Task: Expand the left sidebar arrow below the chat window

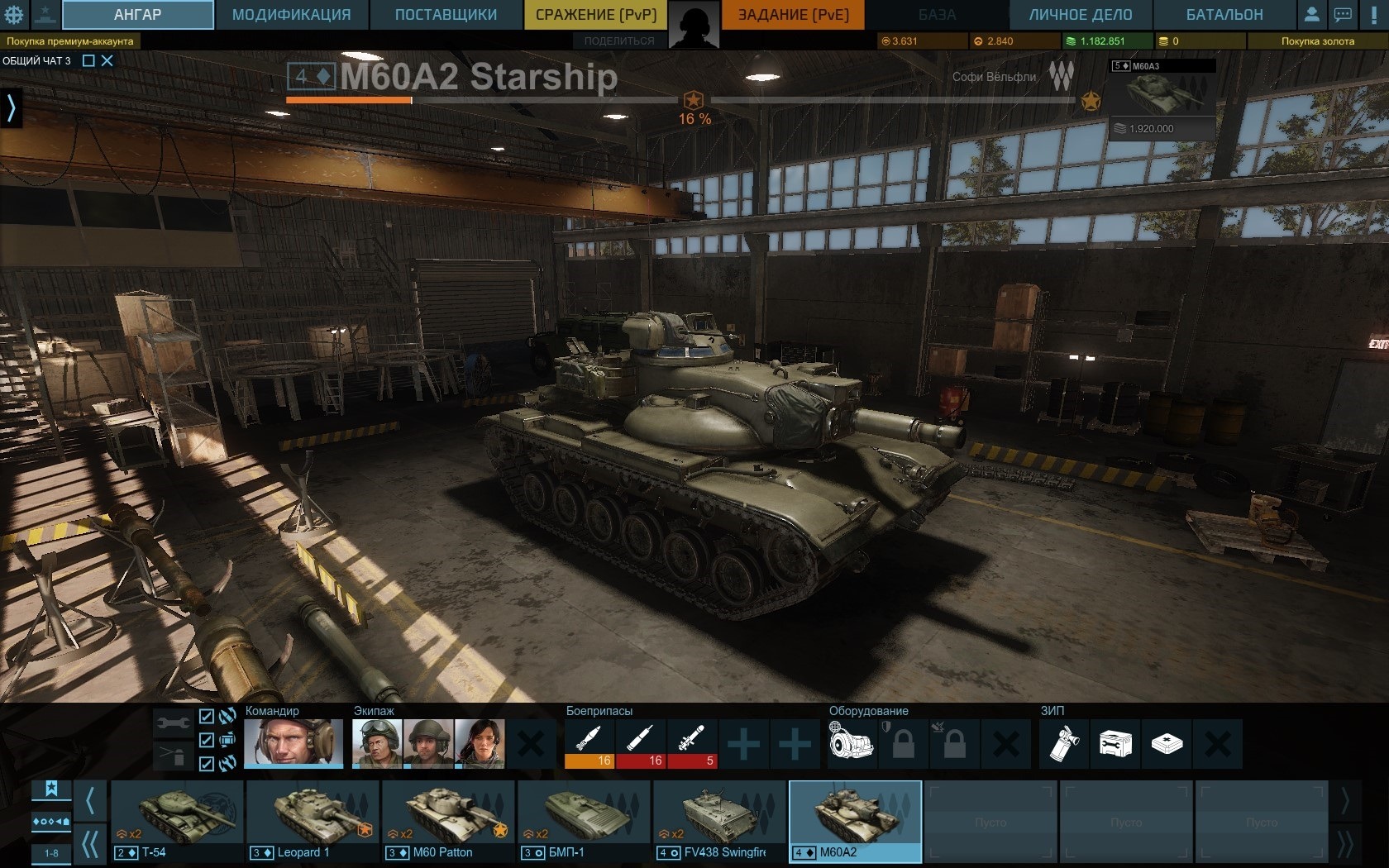Action: pyautogui.click(x=11, y=107)
